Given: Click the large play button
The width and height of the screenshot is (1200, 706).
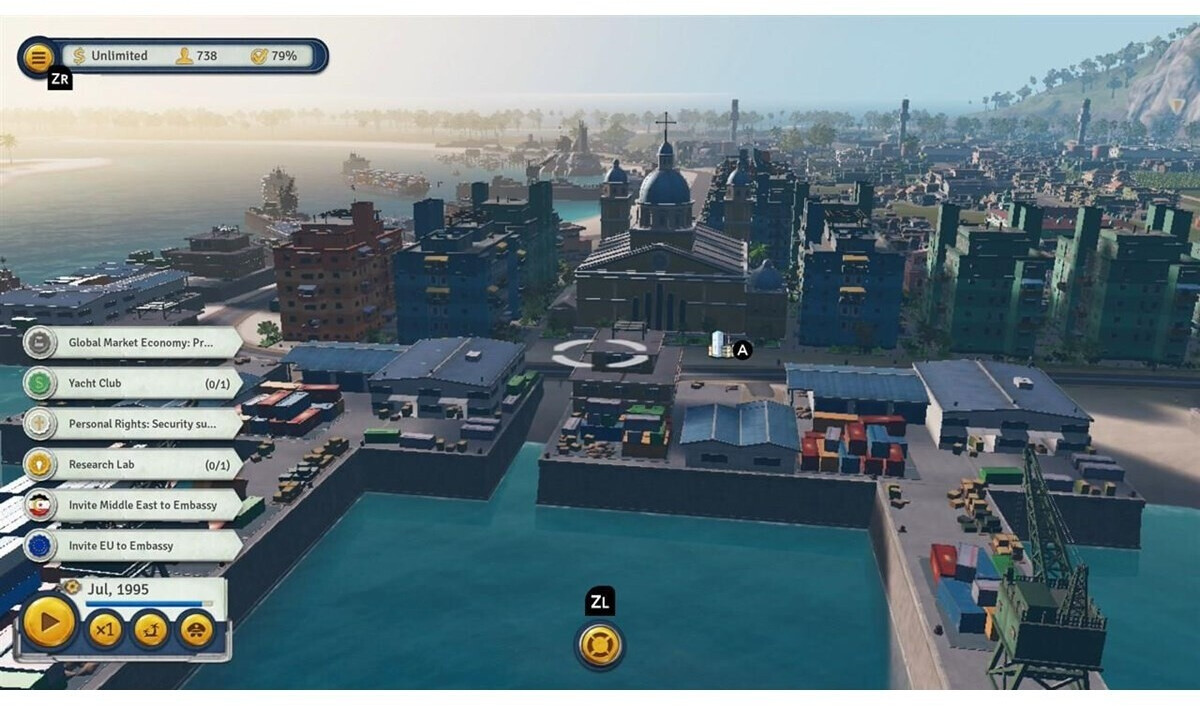Looking at the screenshot, I should (49, 624).
